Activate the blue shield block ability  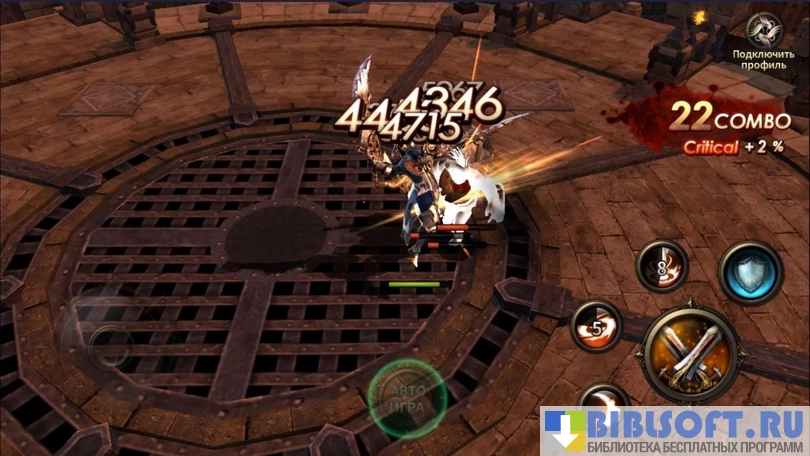750,272
